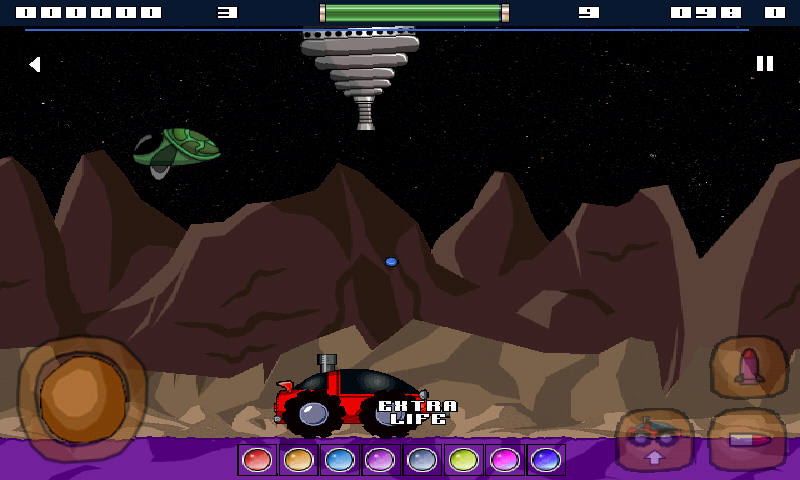The height and width of the screenshot is (480, 800).
Task: Pause the game with the pause button
Action: click(x=765, y=64)
